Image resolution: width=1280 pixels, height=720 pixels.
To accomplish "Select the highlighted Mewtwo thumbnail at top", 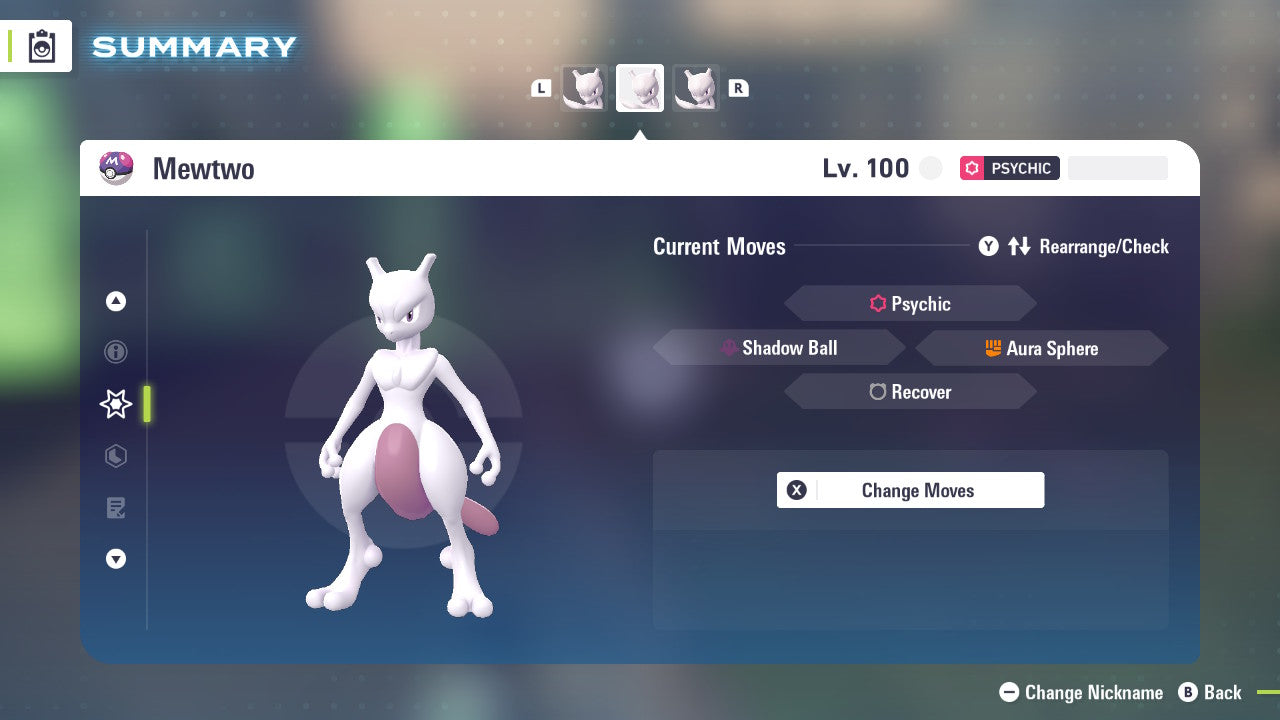I will pyautogui.click(x=639, y=87).
